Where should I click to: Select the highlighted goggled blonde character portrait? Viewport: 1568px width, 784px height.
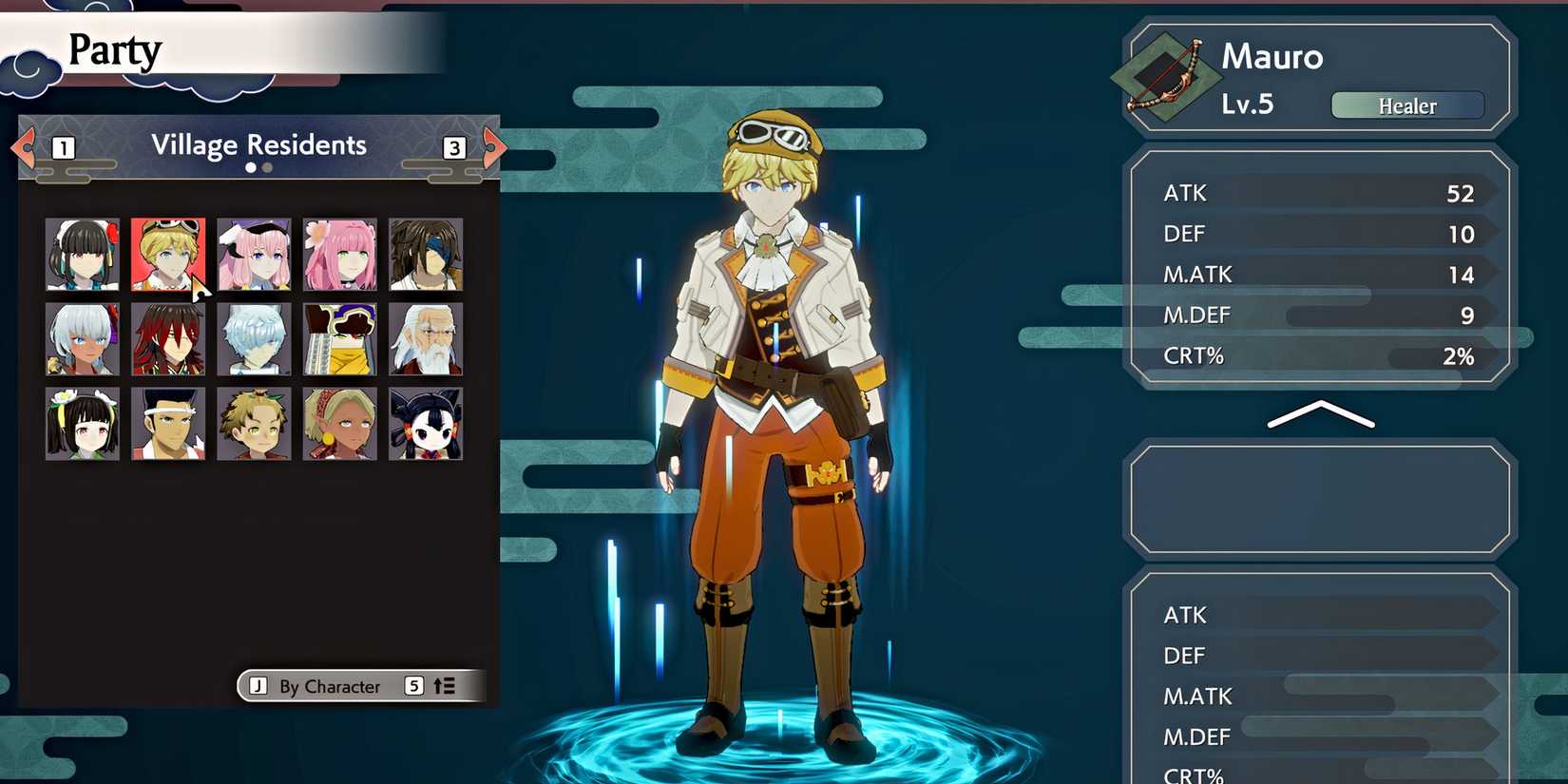coord(167,254)
